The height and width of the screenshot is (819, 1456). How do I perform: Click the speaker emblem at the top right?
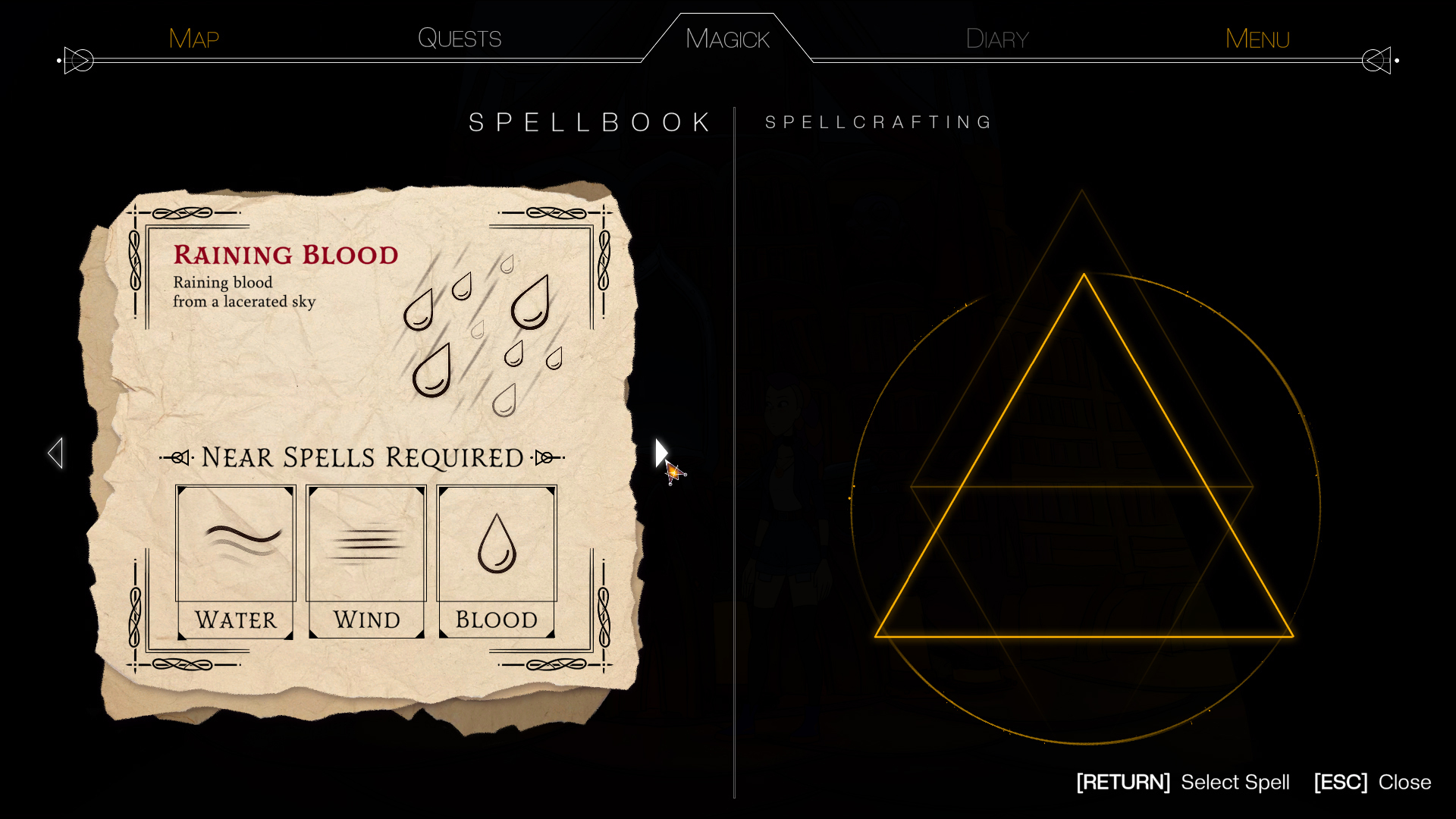click(x=1376, y=60)
